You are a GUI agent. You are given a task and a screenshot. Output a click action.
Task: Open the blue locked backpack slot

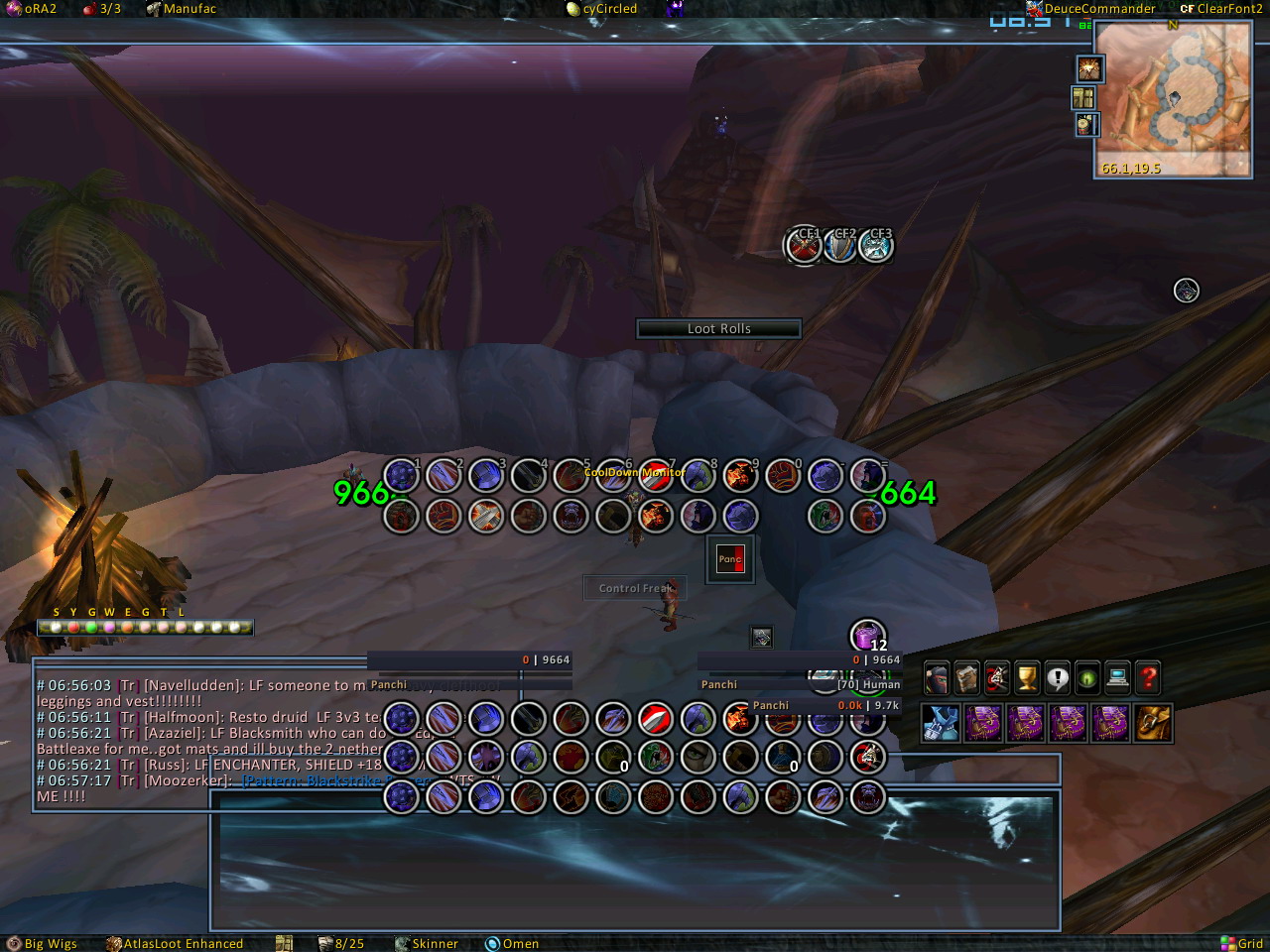click(940, 723)
